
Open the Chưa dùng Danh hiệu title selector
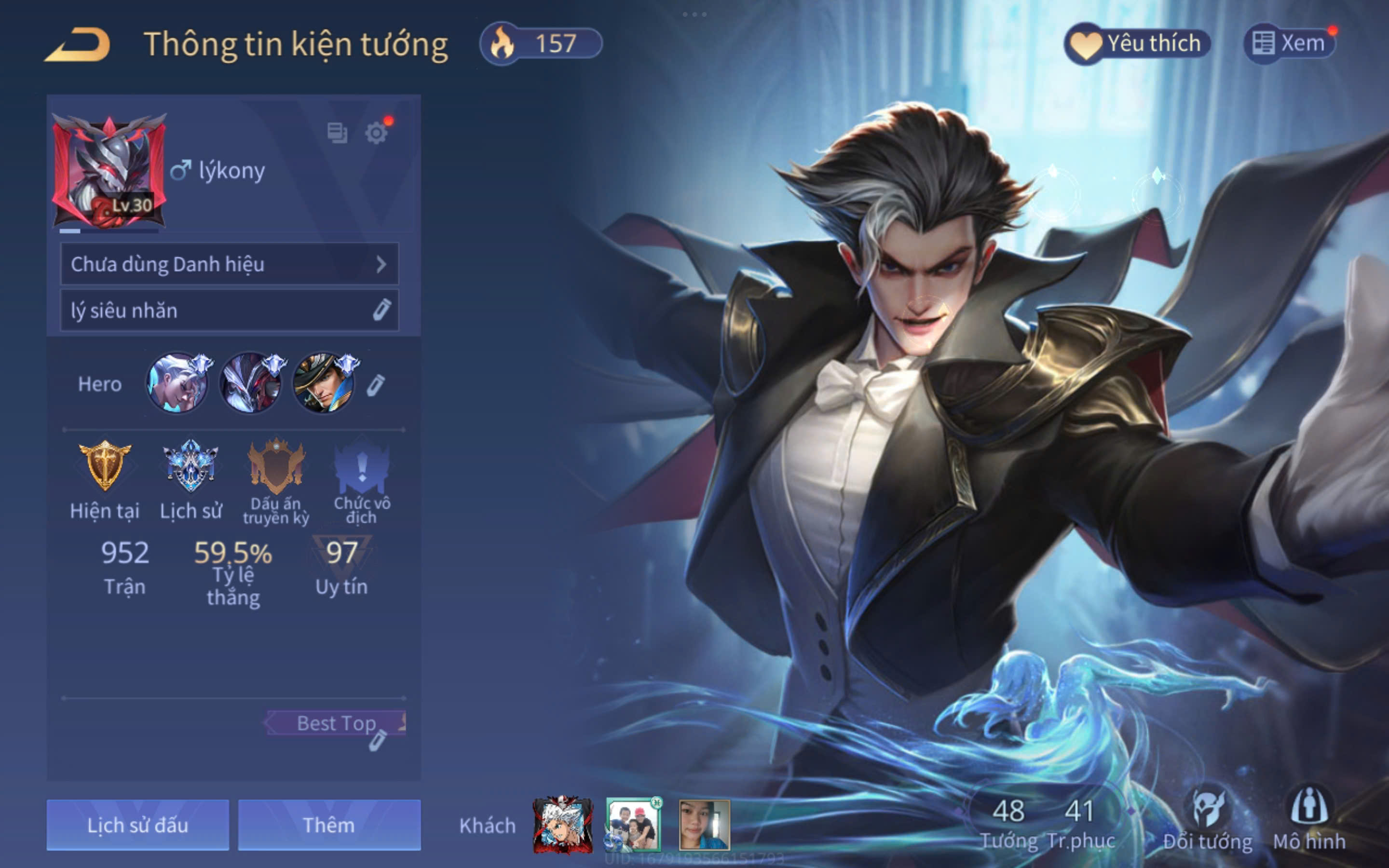click(229, 264)
